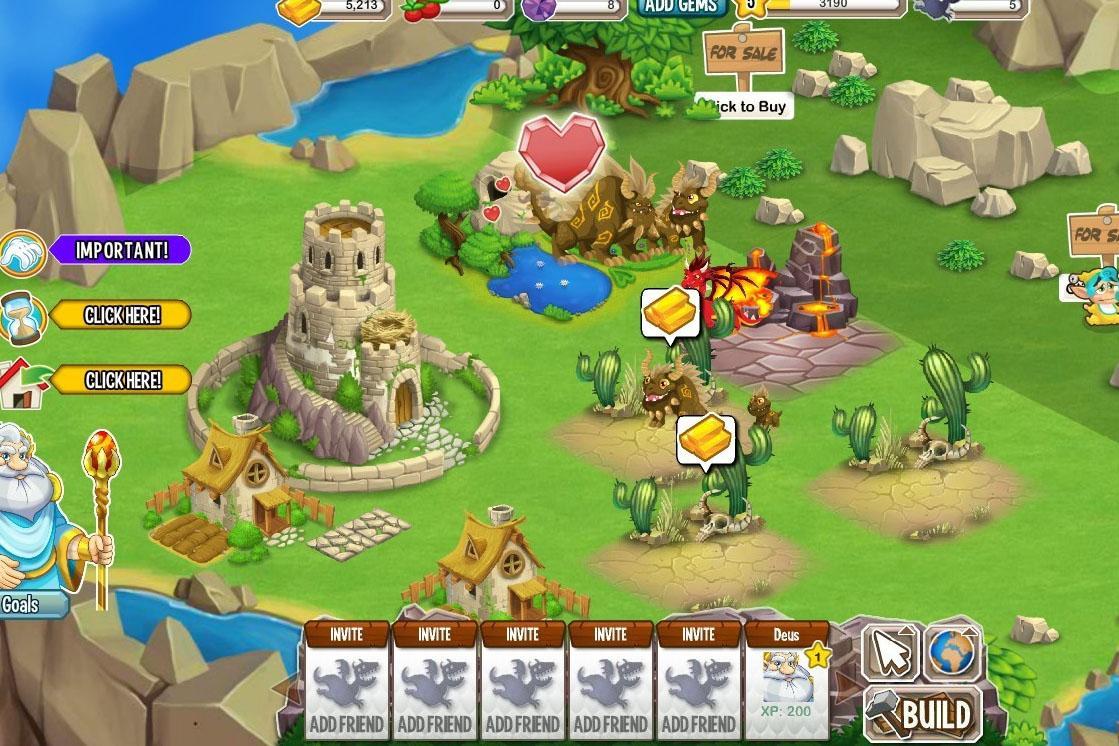Open the purple IMPORTANT! notice
Screen dimensions: 1119x746
tap(120, 249)
